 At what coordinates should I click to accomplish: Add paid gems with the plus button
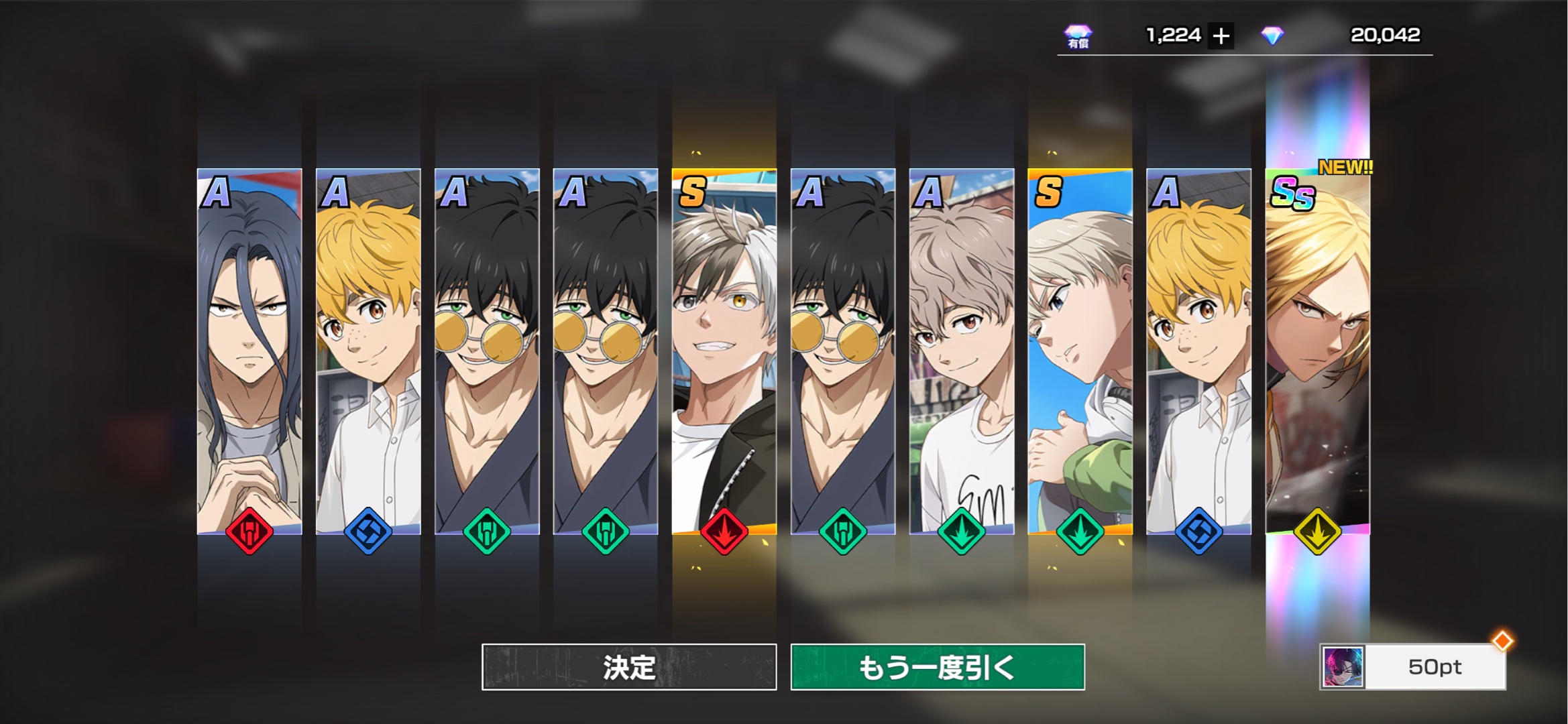tap(1221, 36)
